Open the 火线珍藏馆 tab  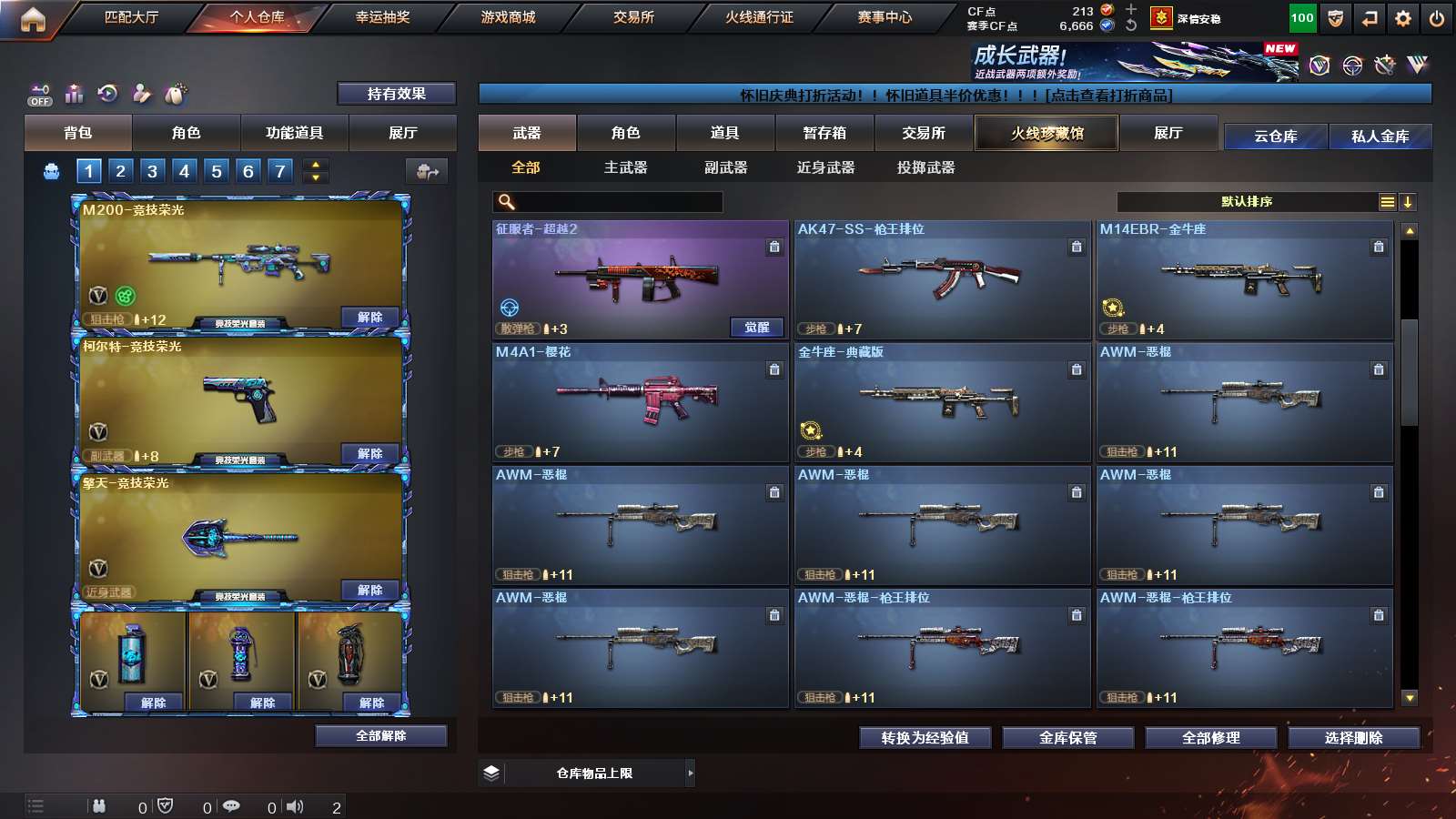click(1046, 133)
